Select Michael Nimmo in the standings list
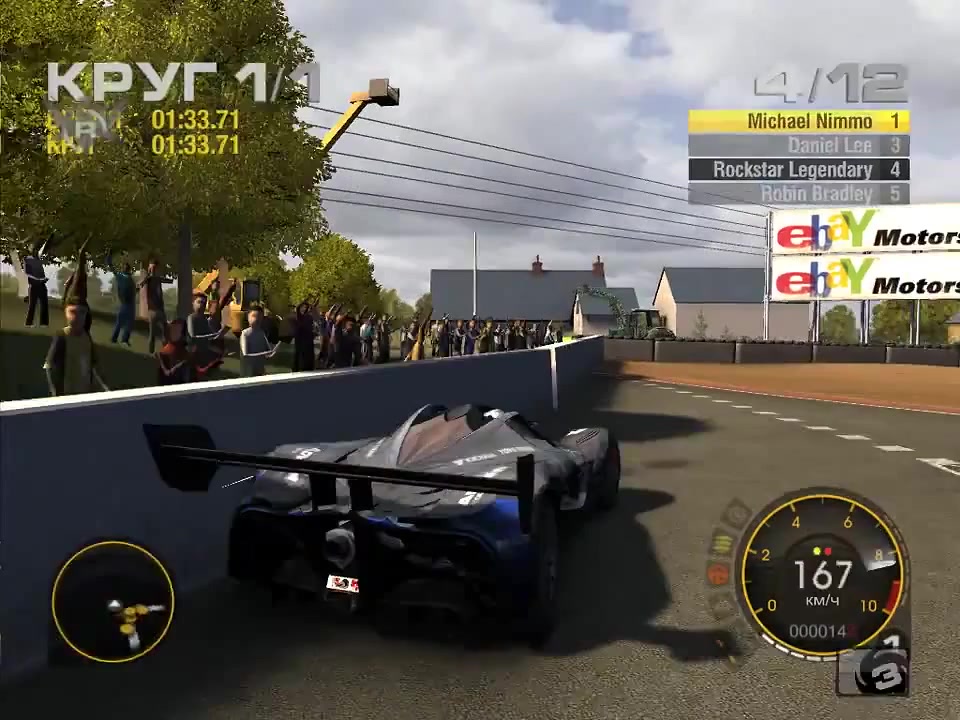The width and height of the screenshot is (960, 720). click(x=798, y=122)
